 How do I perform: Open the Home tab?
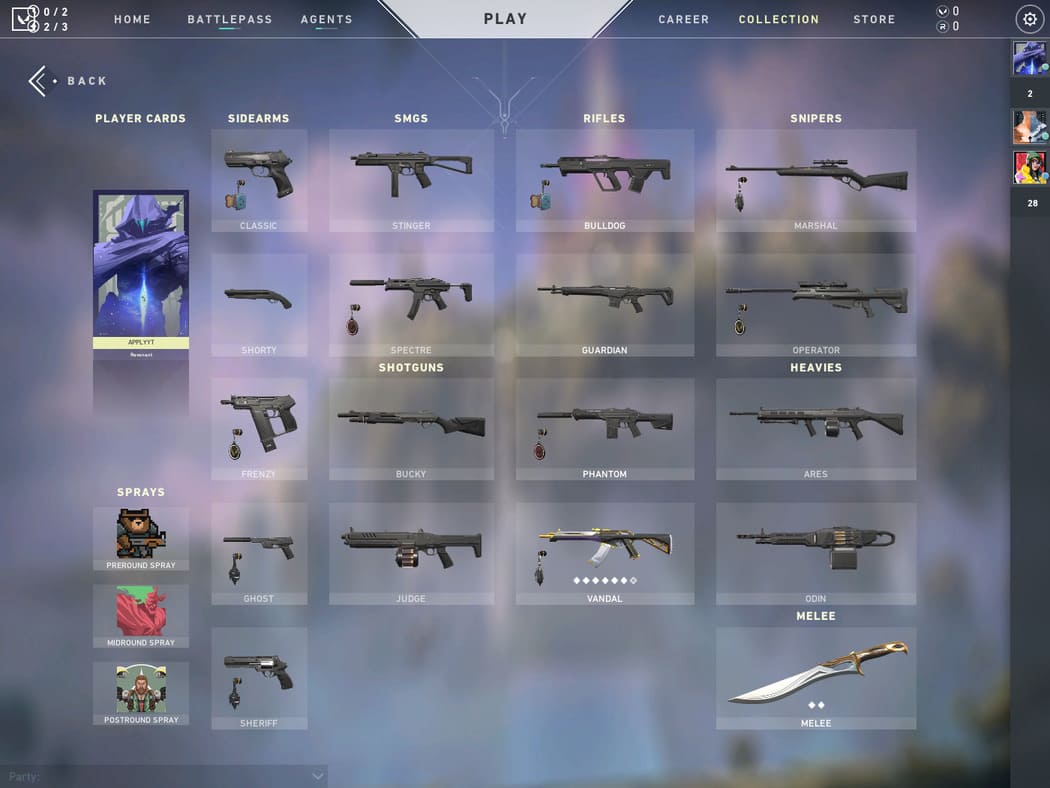(x=132, y=19)
